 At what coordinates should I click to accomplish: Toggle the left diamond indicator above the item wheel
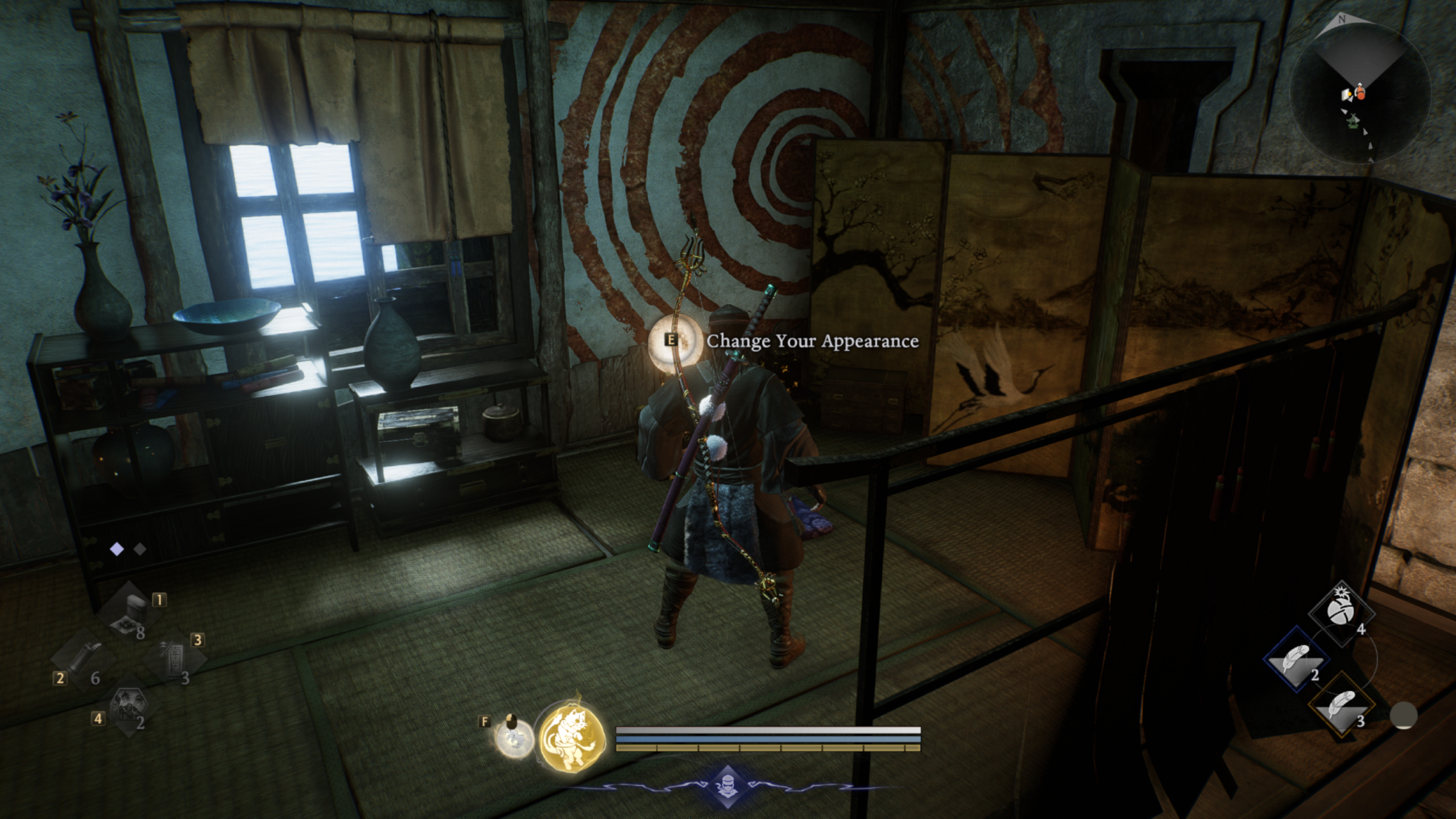[117, 548]
